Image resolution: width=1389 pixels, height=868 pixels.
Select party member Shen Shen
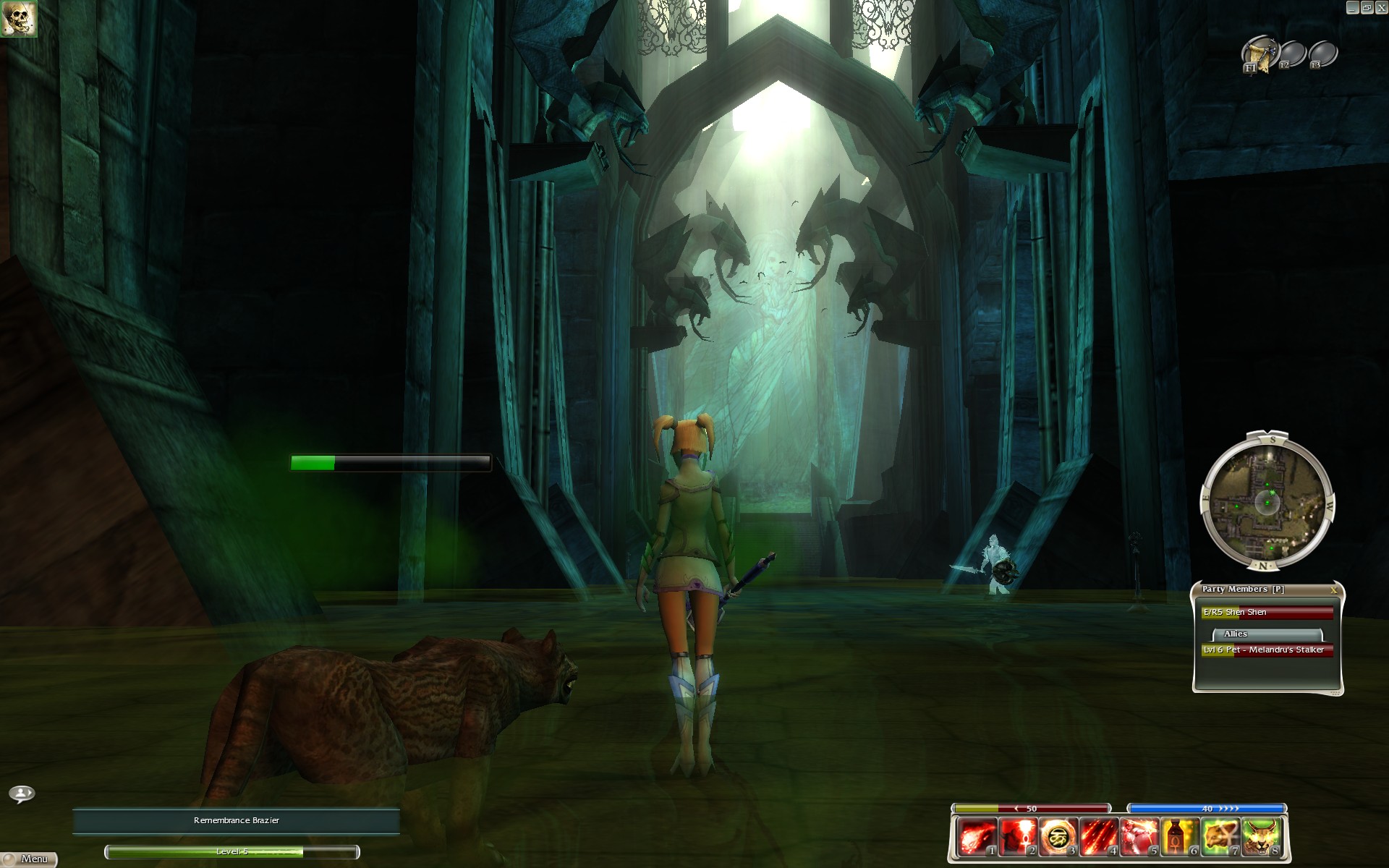coord(1267,613)
